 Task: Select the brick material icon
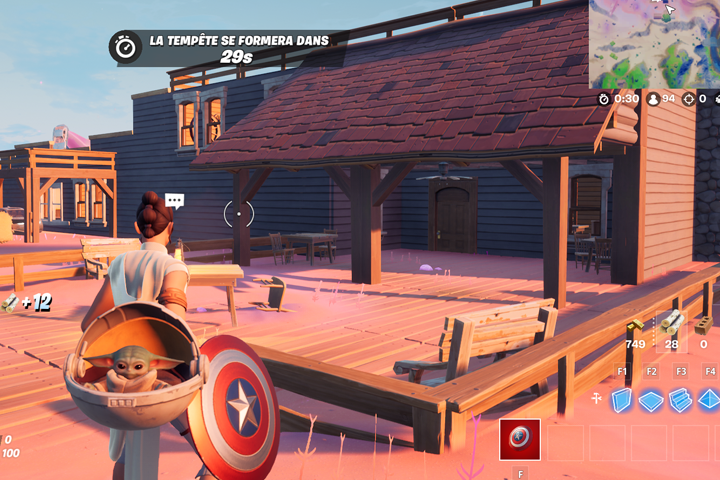[x=705, y=325]
